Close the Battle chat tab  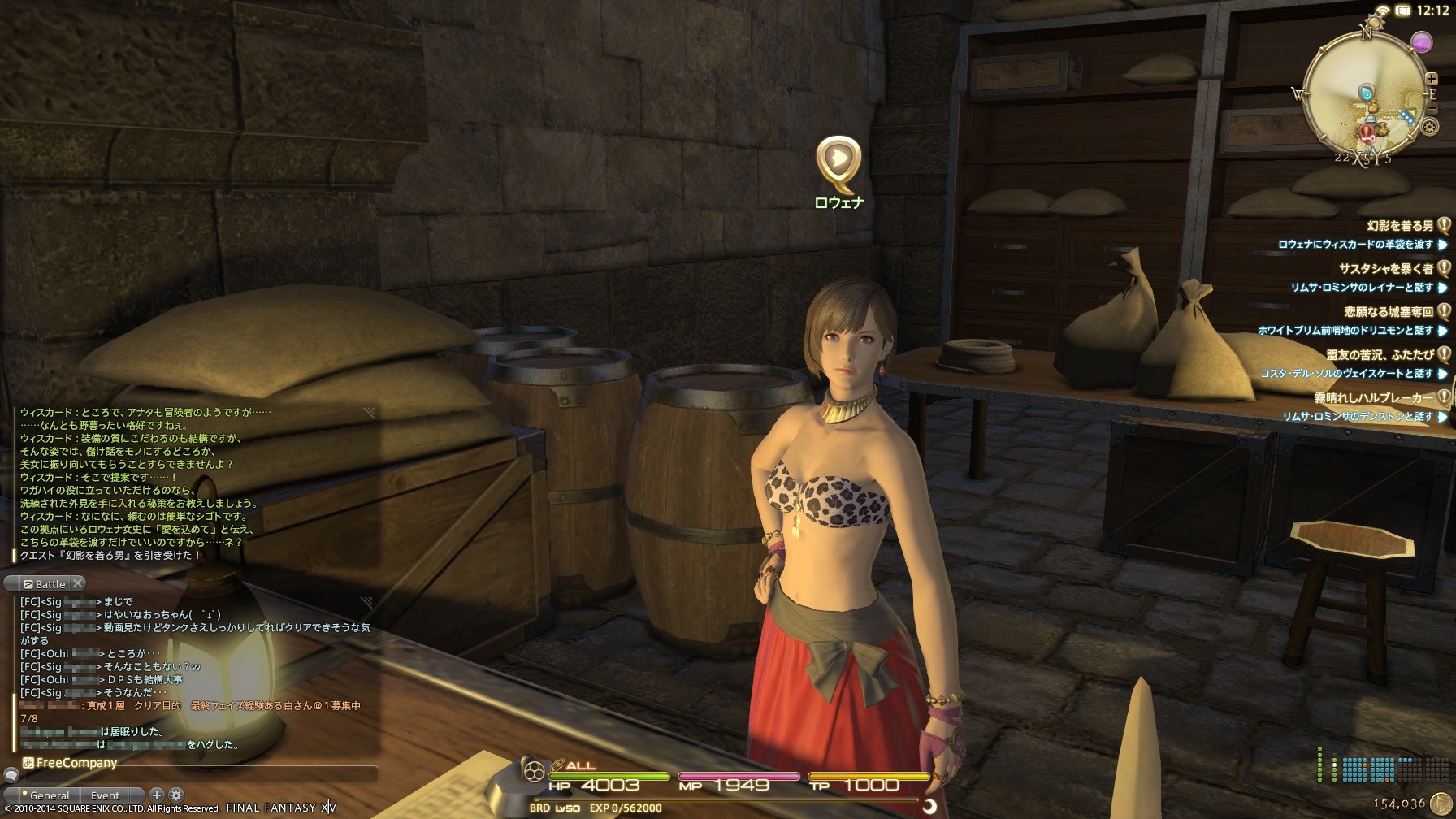[78, 583]
